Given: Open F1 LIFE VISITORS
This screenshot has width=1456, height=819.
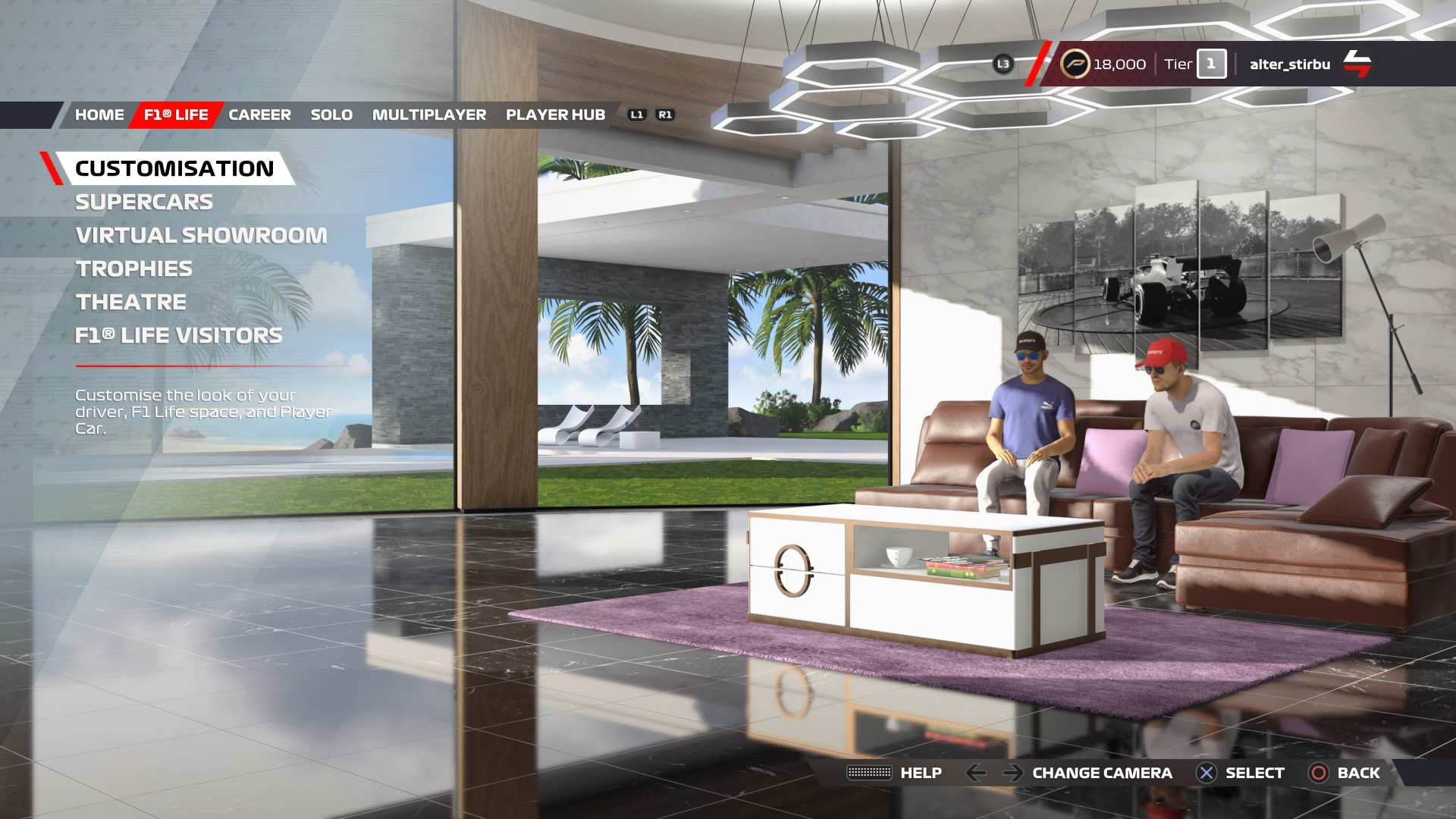Looking at the screenshot, I should tap(179, 336).
